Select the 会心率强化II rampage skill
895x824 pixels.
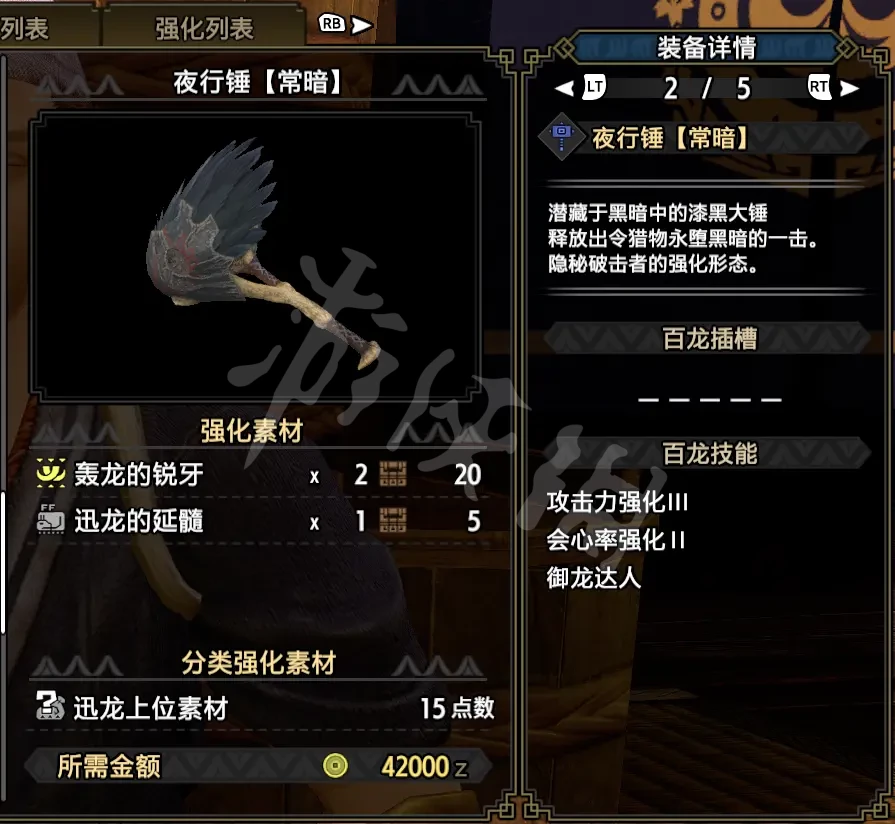616,541
